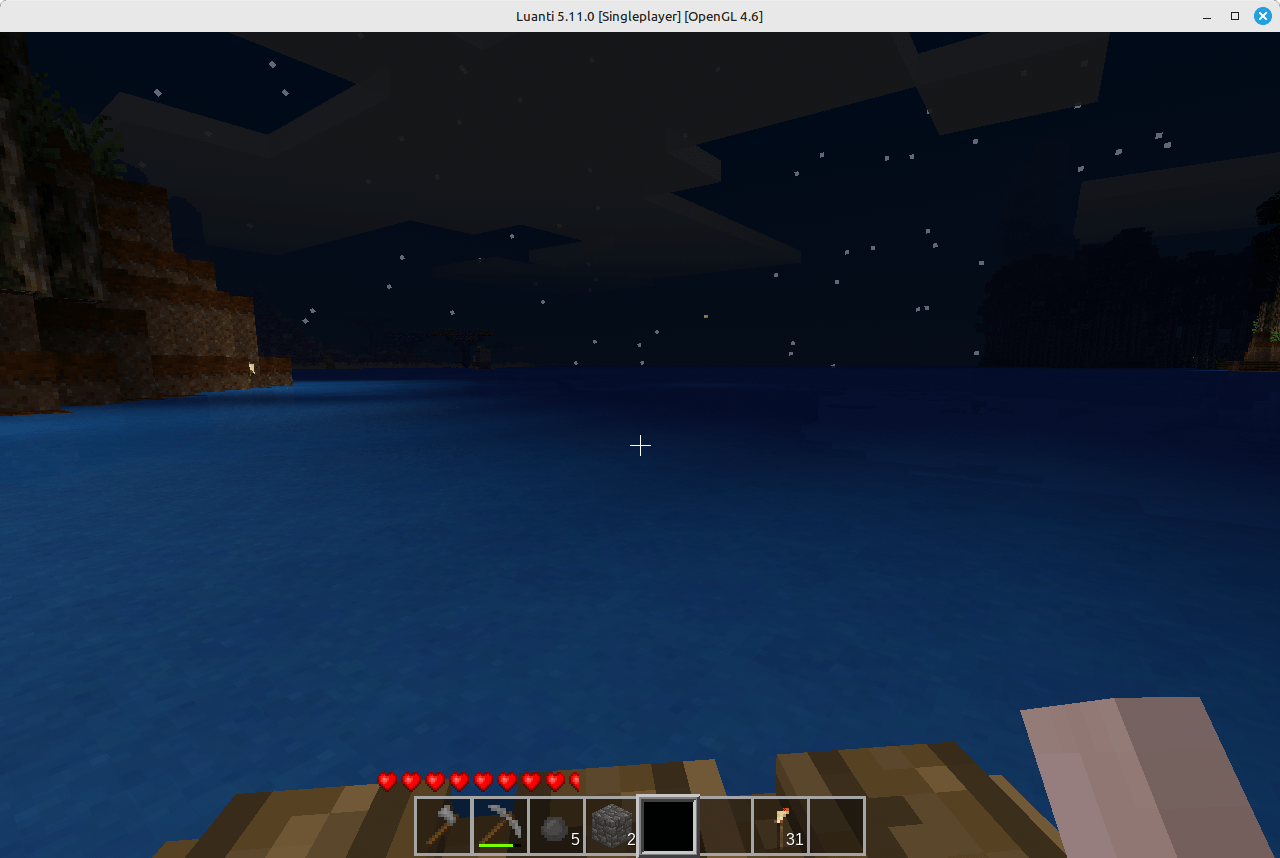This screenshot has height=858, width=1280.
Task: Click the middle heart of the health bar
Action: (483, 782)
